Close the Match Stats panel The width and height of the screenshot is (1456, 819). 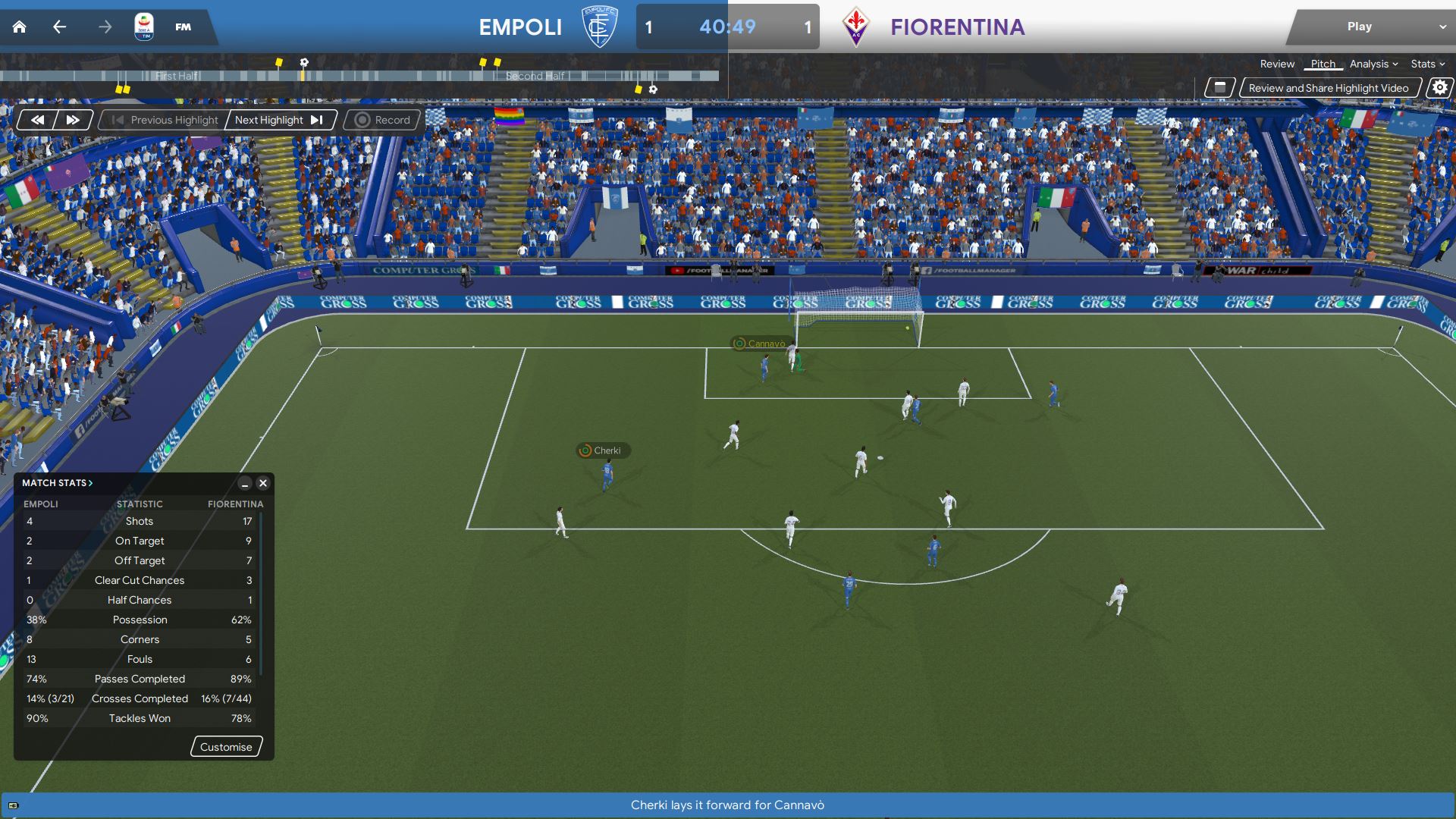(263, 483)
